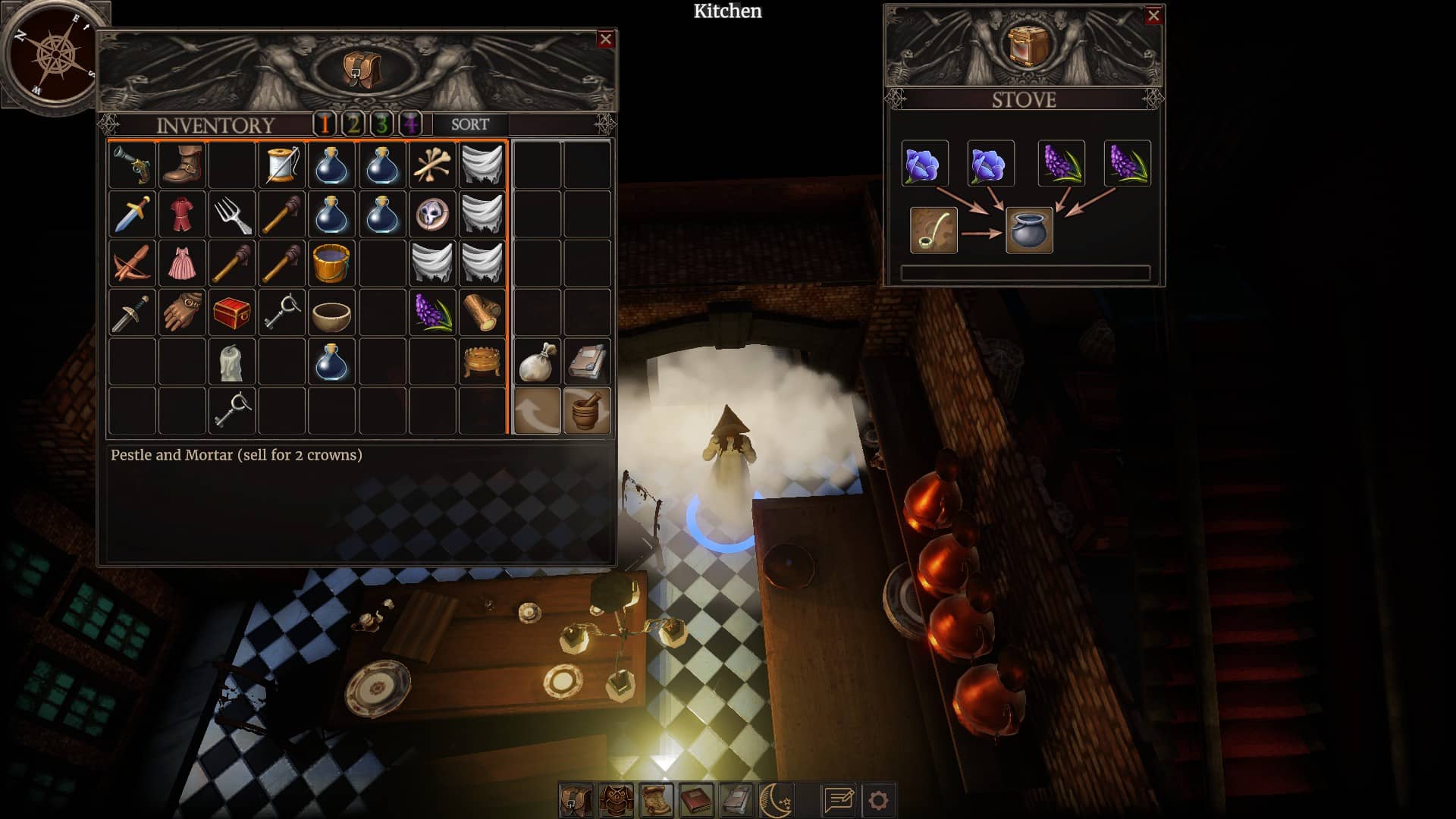The image size is (1456, 819).
Task: Click the crescent moon rest button
Action: click(x=776, y=800)
